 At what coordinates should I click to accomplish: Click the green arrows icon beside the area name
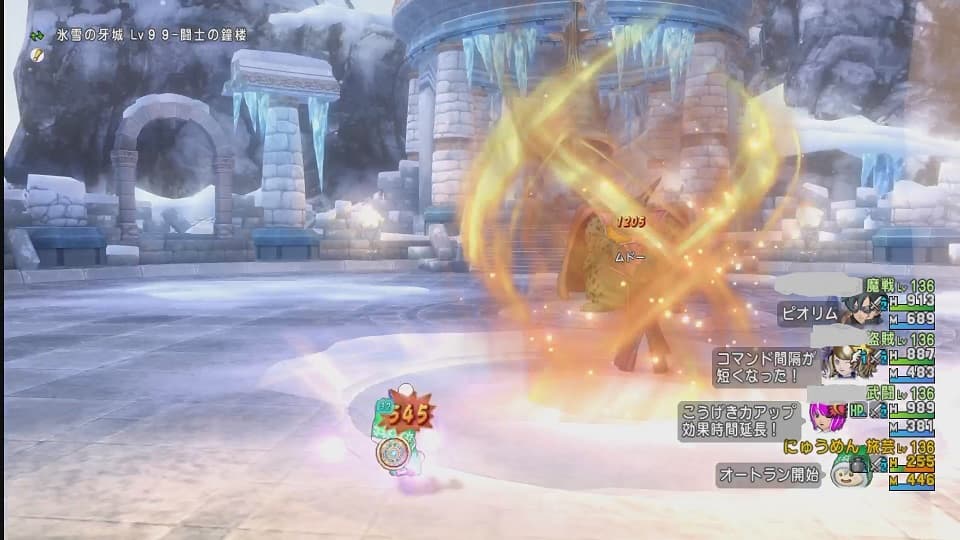(37, 35)
